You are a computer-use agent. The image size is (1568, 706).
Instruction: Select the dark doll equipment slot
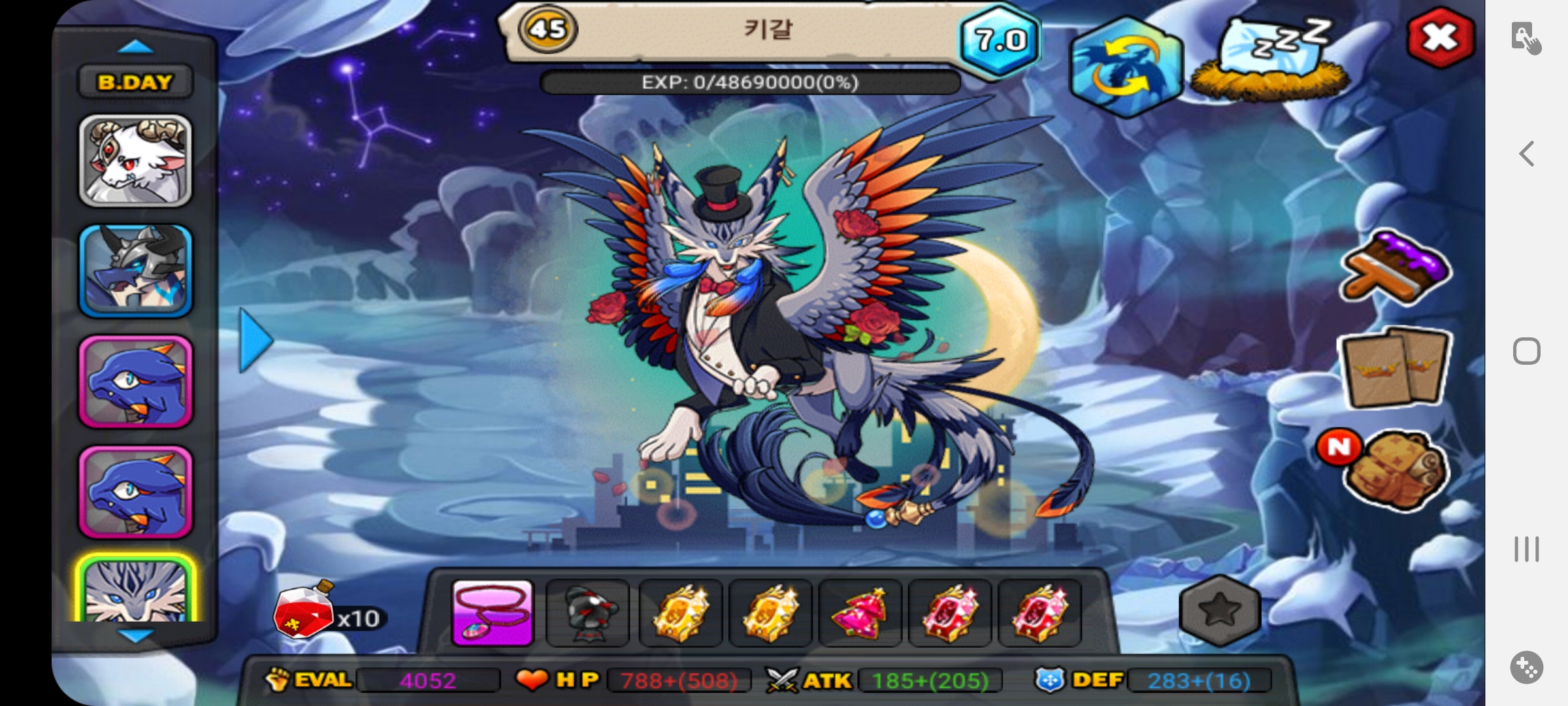tap(587, 613)
